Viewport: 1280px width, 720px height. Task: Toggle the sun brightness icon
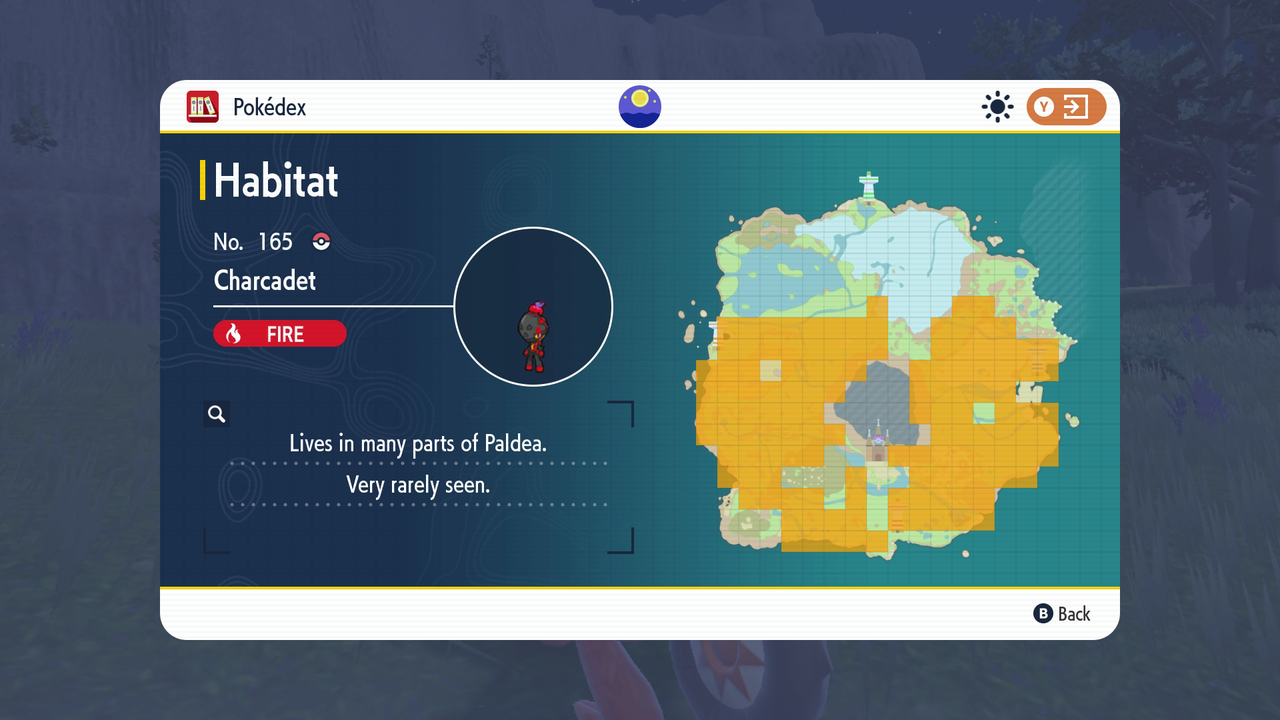coord(997,106)
